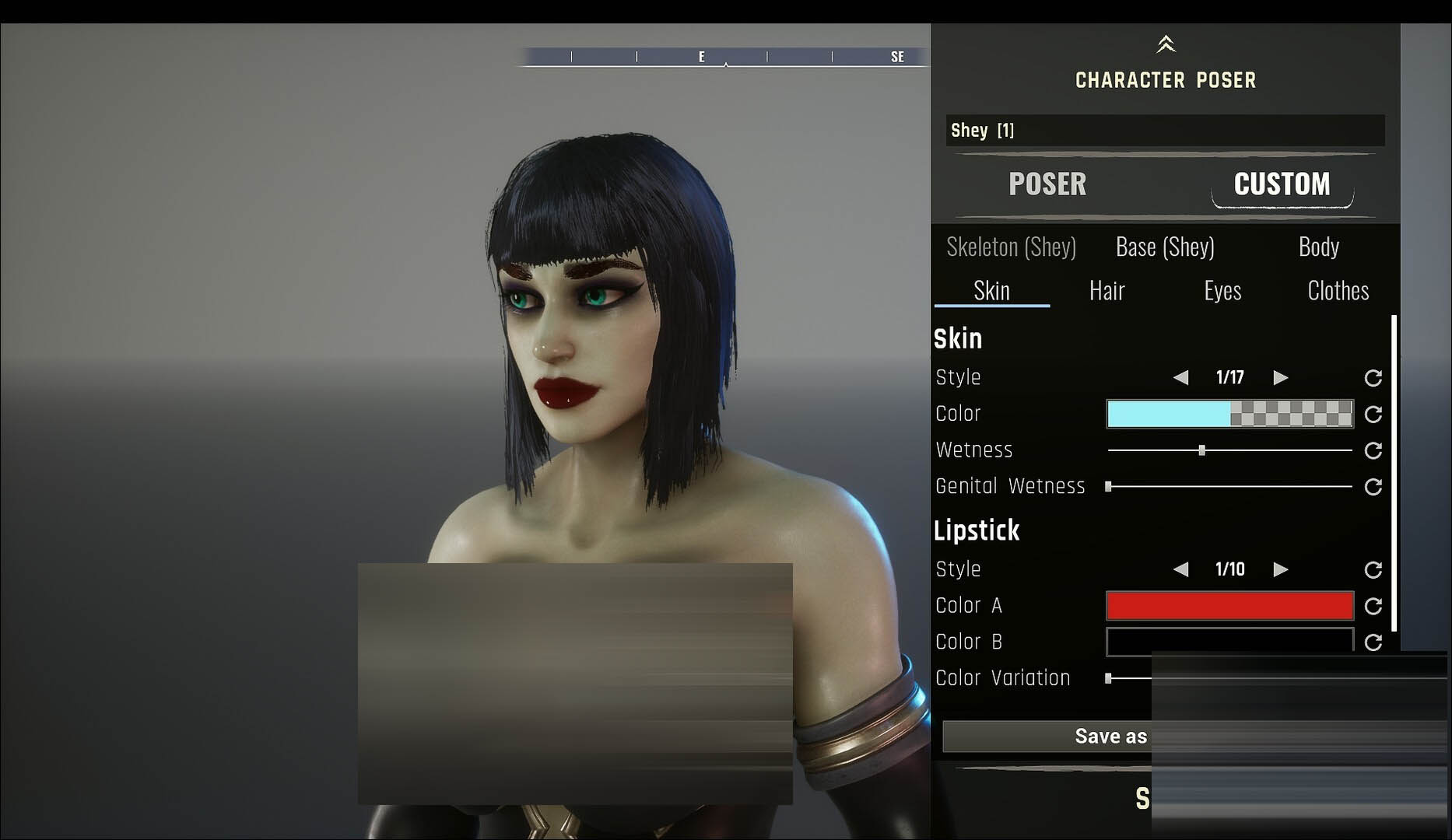Click the Shey [1] character name field
Image resolution: width=1452 pixels, height=840 pixels.
coord(1164,131)
